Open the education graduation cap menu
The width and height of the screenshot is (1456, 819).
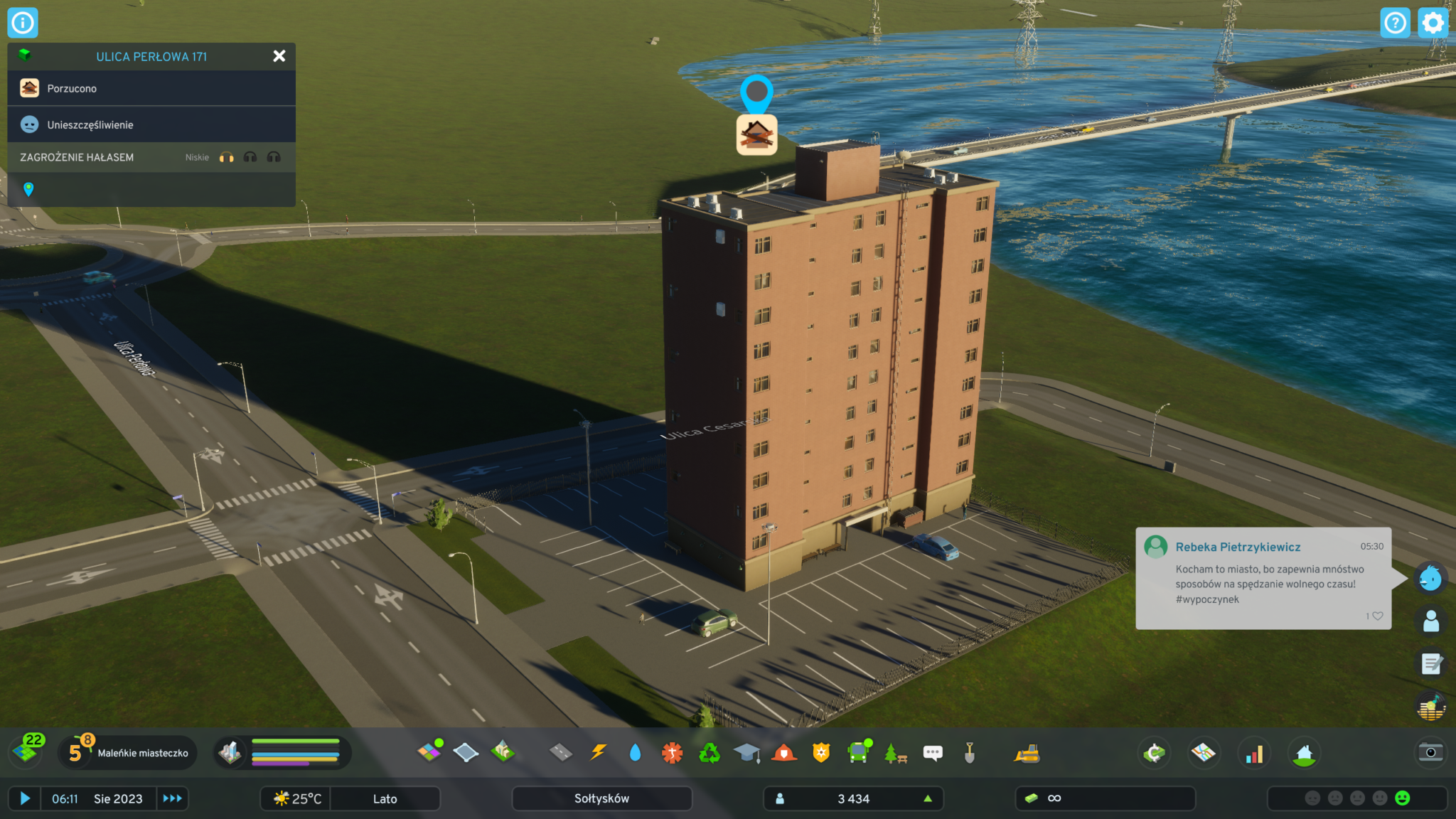point(746,752)
